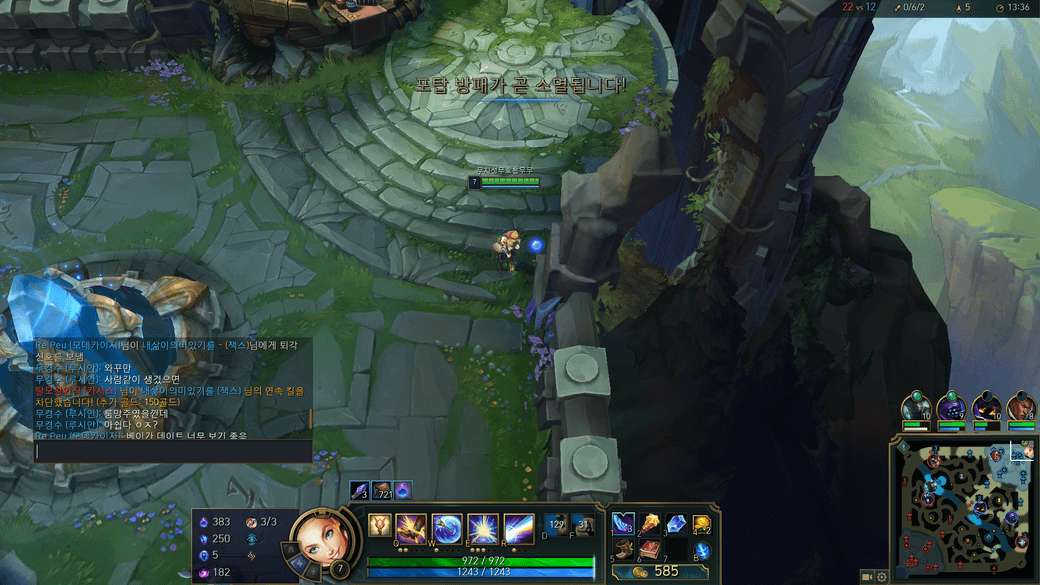Click the D summoner spell on cooldown
1040x585 pixels.
[x=556, y=525]
